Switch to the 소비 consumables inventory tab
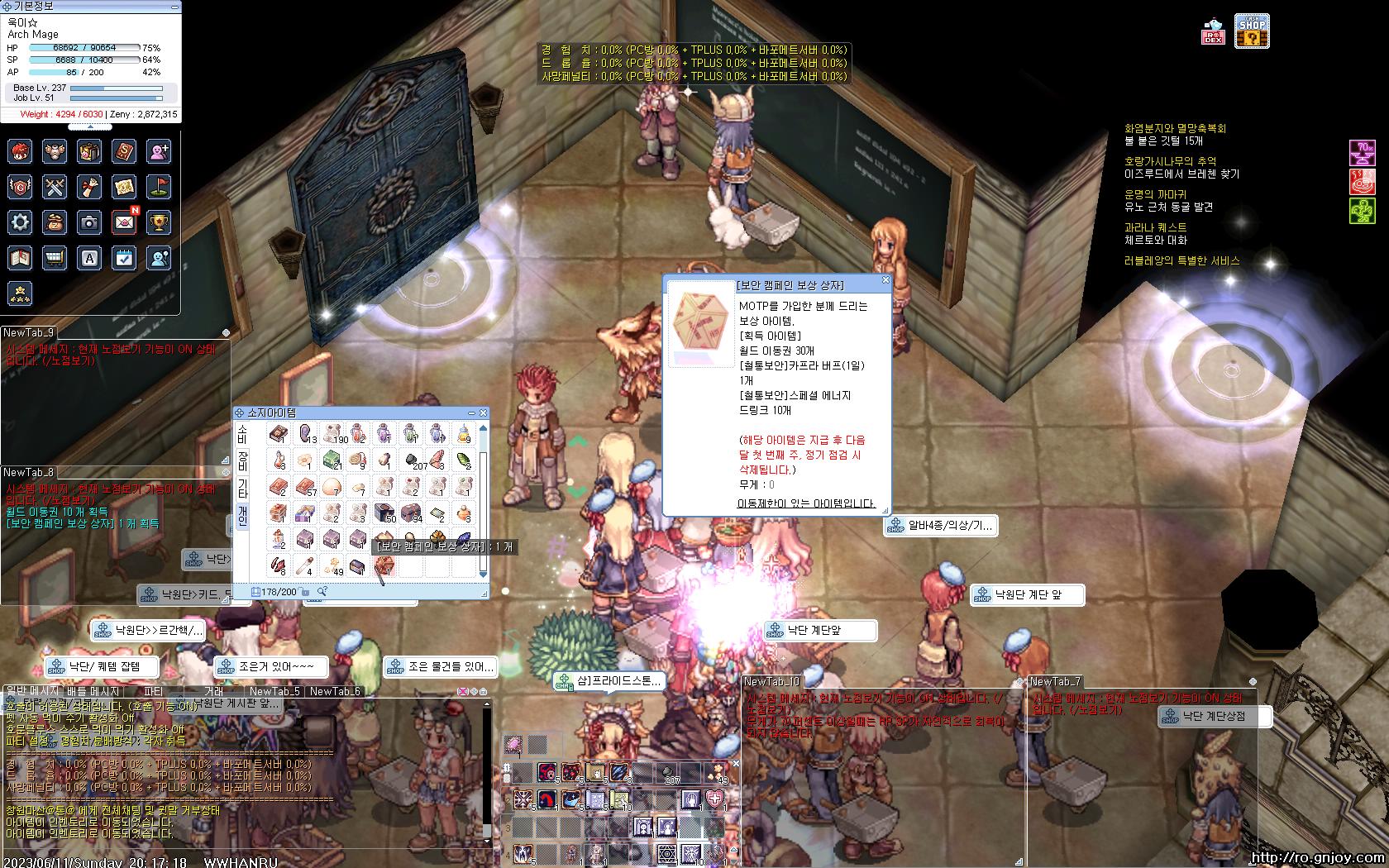1389x868 pixels. coord(243,434)
